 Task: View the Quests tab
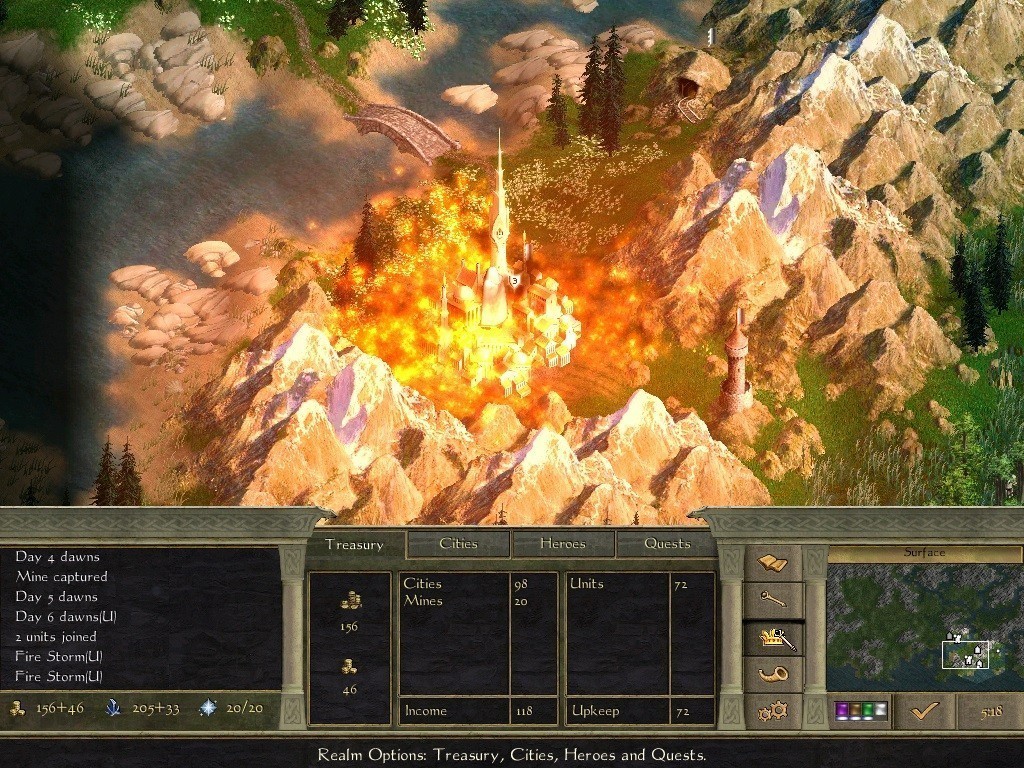point(667,544)
